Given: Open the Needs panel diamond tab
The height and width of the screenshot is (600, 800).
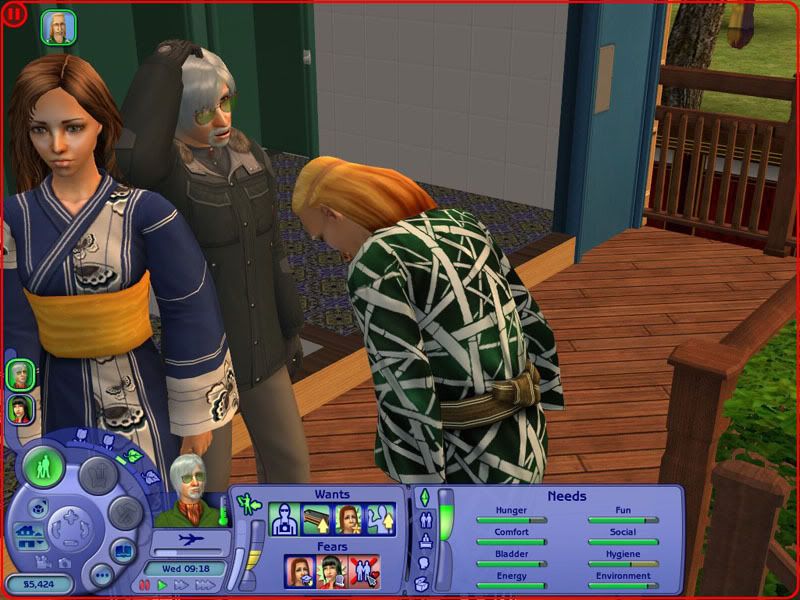Looking at the screenshot, I should (423, 497).
